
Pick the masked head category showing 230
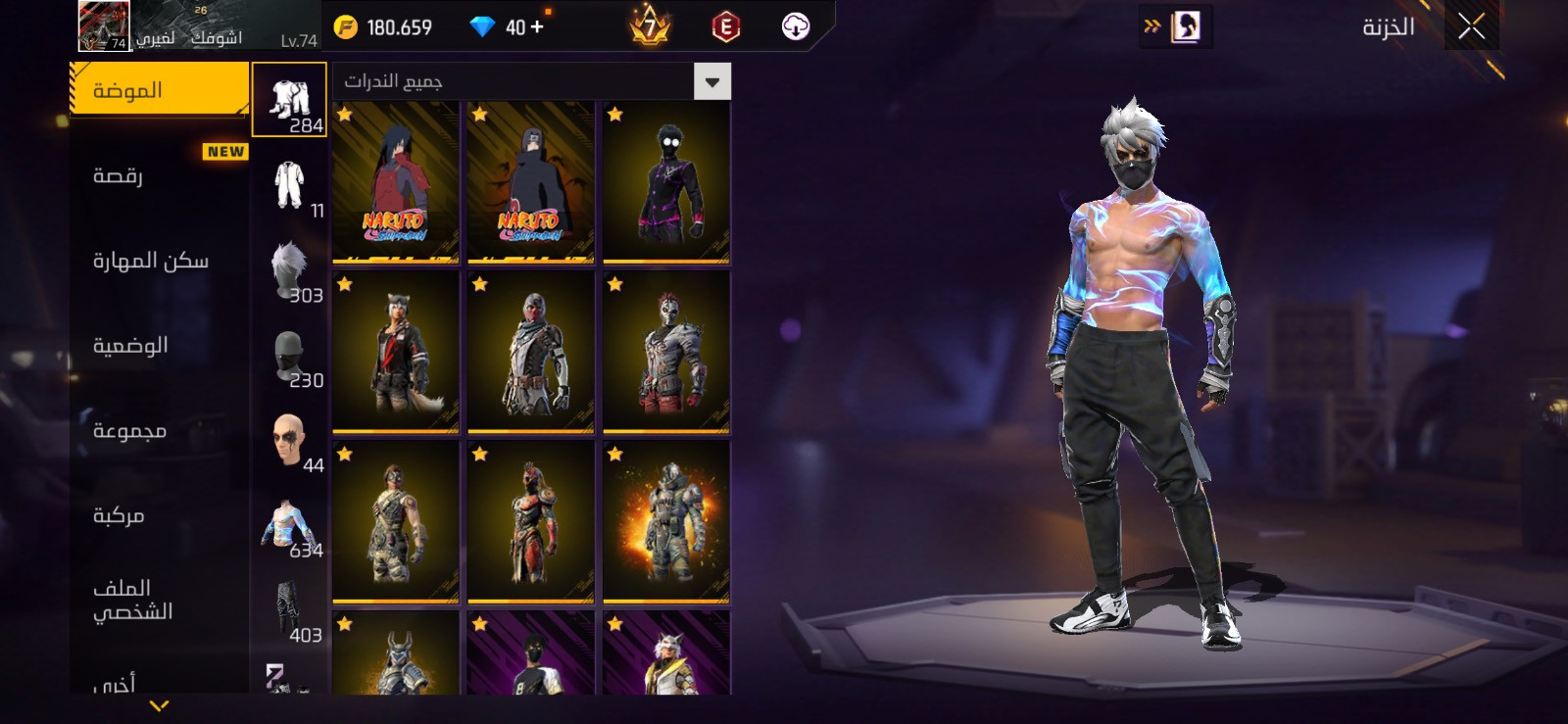pyautogui.click(x=289, y=355)
